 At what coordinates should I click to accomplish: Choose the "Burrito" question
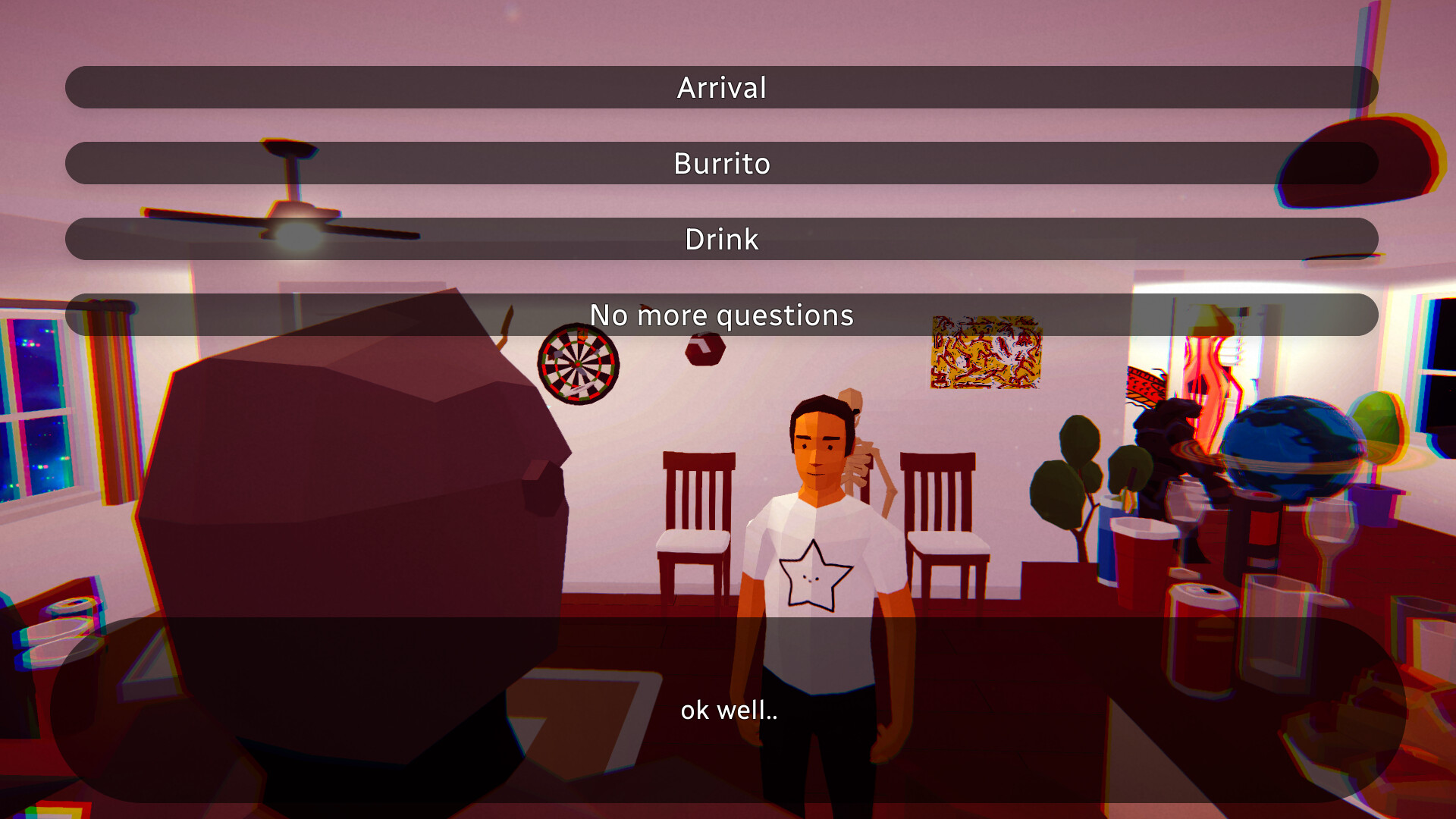tap(722, 163)
